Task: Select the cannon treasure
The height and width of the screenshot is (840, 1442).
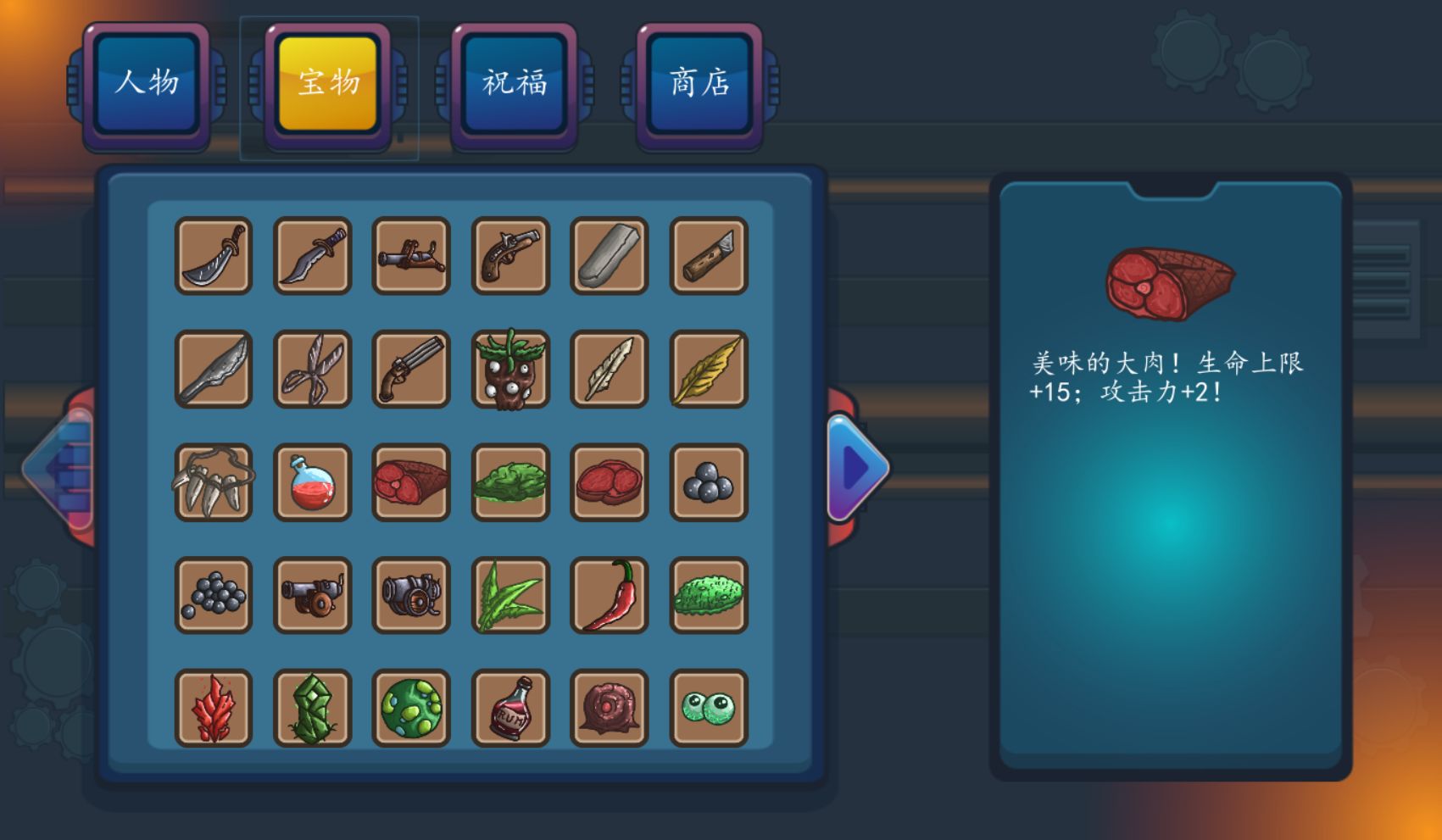Action: pyautogui.click(x=312, y=596)
